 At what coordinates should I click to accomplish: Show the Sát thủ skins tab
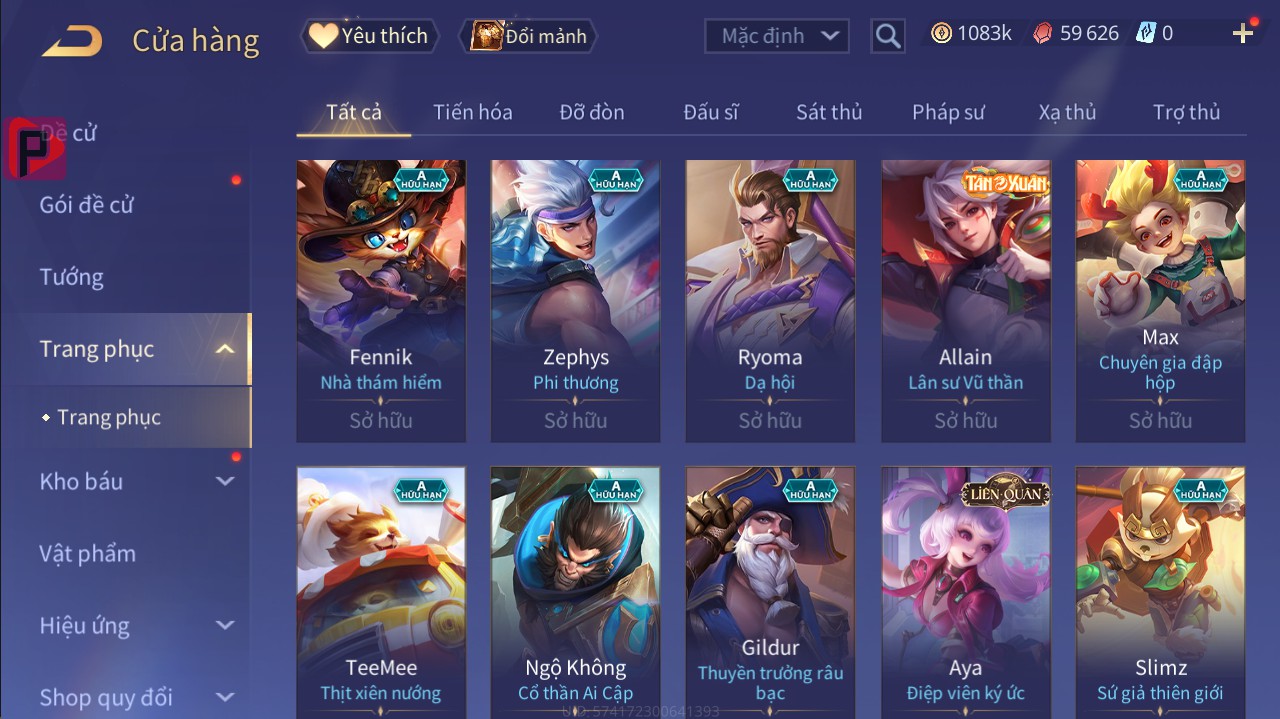pos(829,112)
